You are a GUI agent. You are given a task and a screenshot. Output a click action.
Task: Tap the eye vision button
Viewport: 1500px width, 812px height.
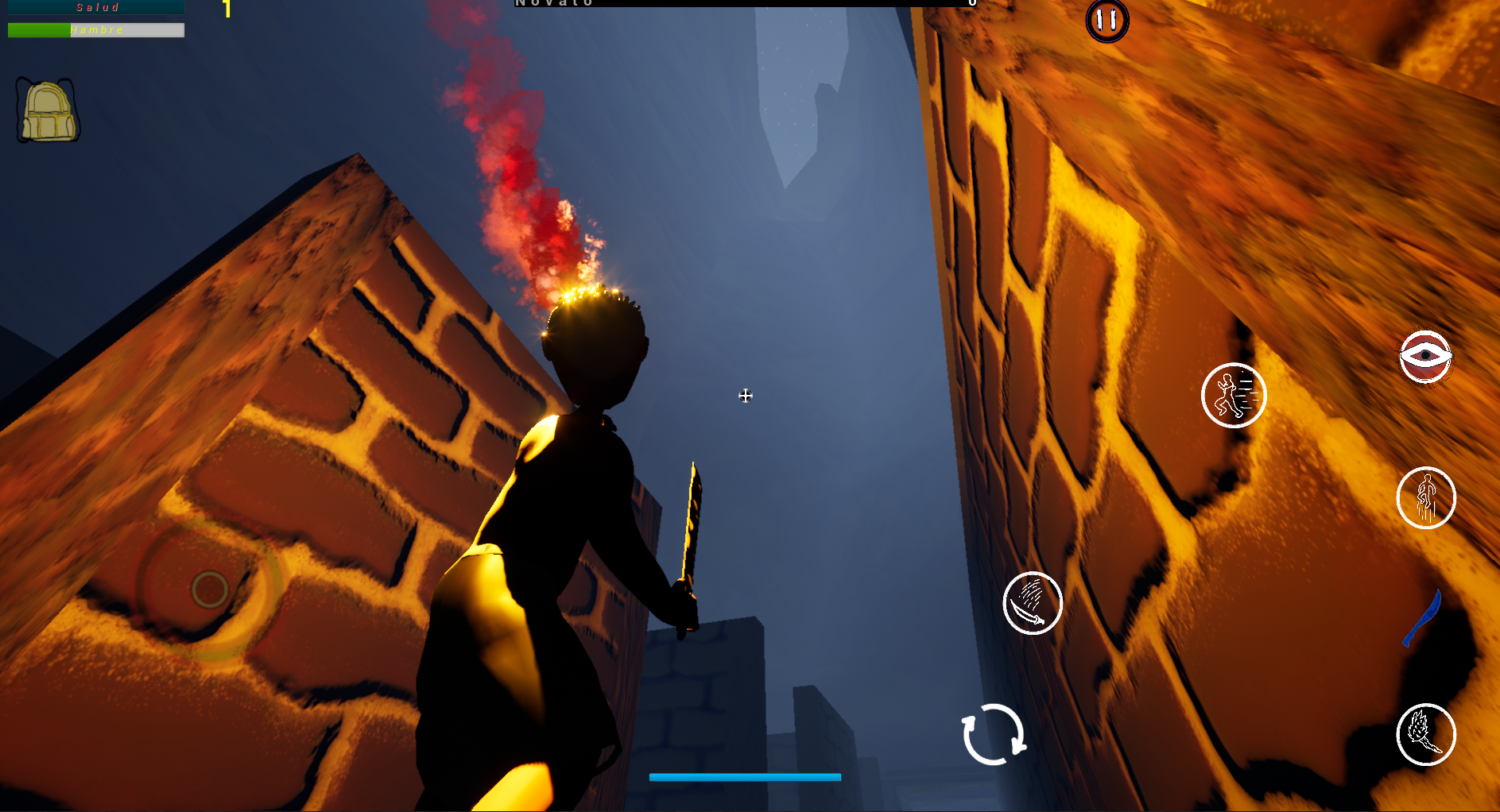[1425, 357]
